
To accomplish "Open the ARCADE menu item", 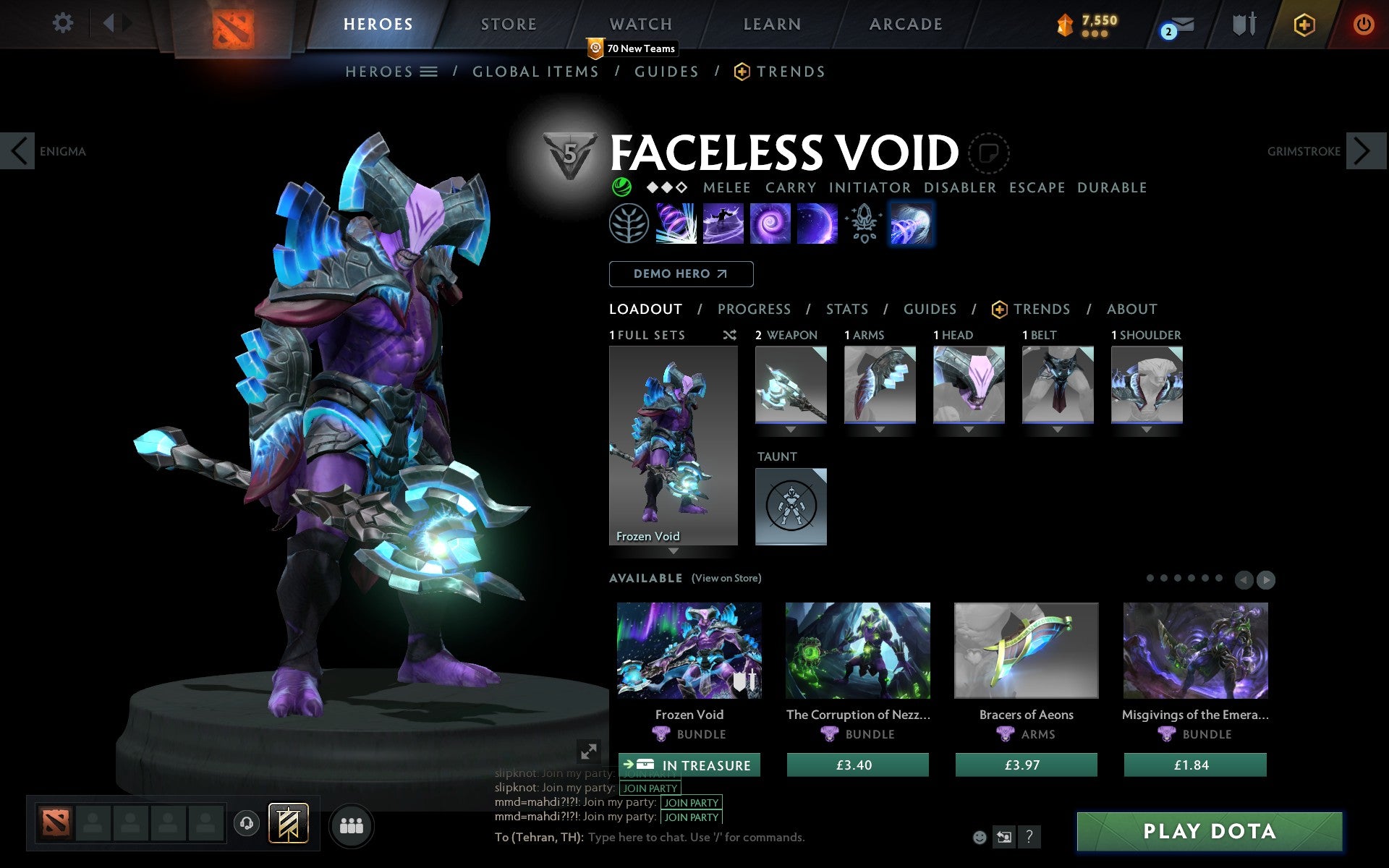I will pyautogui.click(x=904, y=24).
